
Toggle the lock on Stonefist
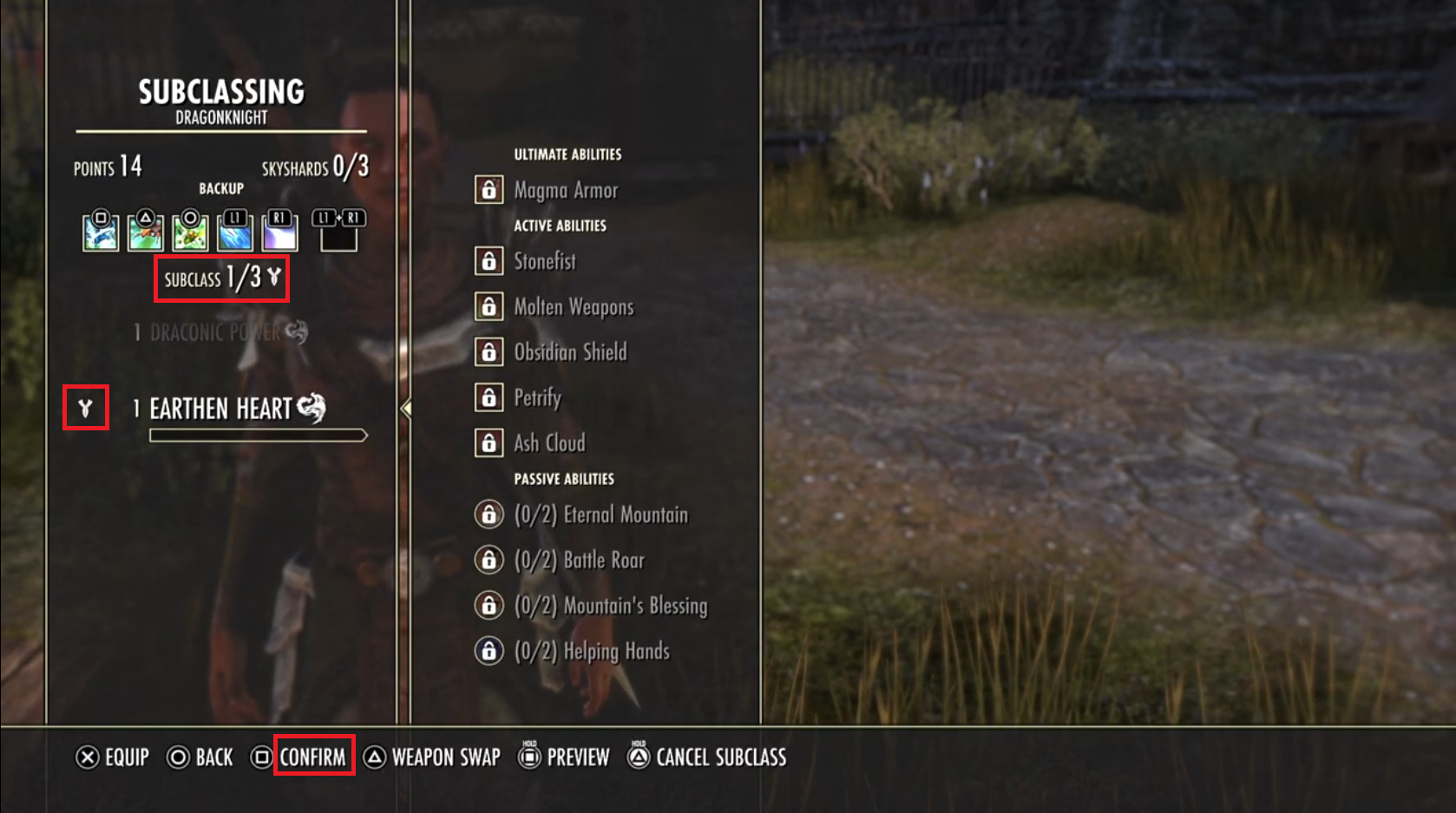click(489, 261)
